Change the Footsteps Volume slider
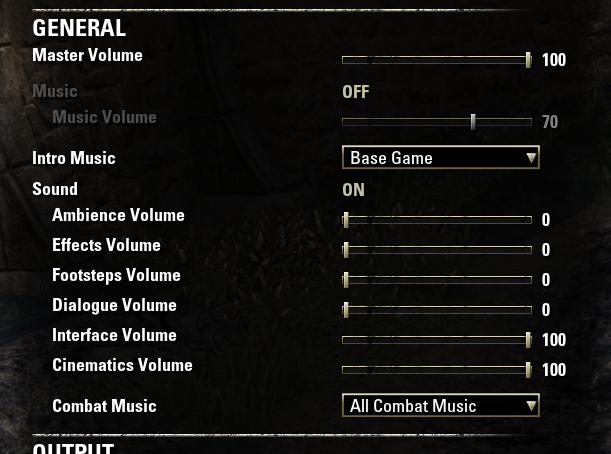The image size is (611, 454). pyautogui.click(x=436, y=280)
